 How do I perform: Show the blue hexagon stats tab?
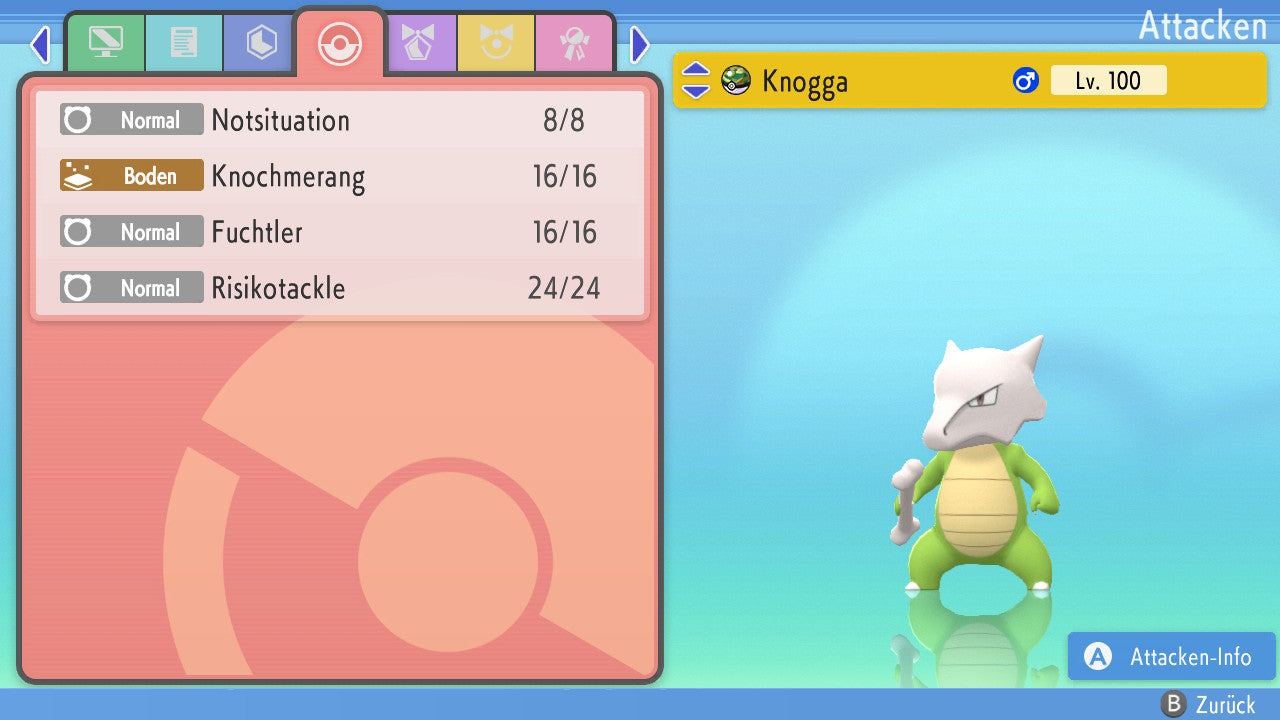click(x=261, y=43)
